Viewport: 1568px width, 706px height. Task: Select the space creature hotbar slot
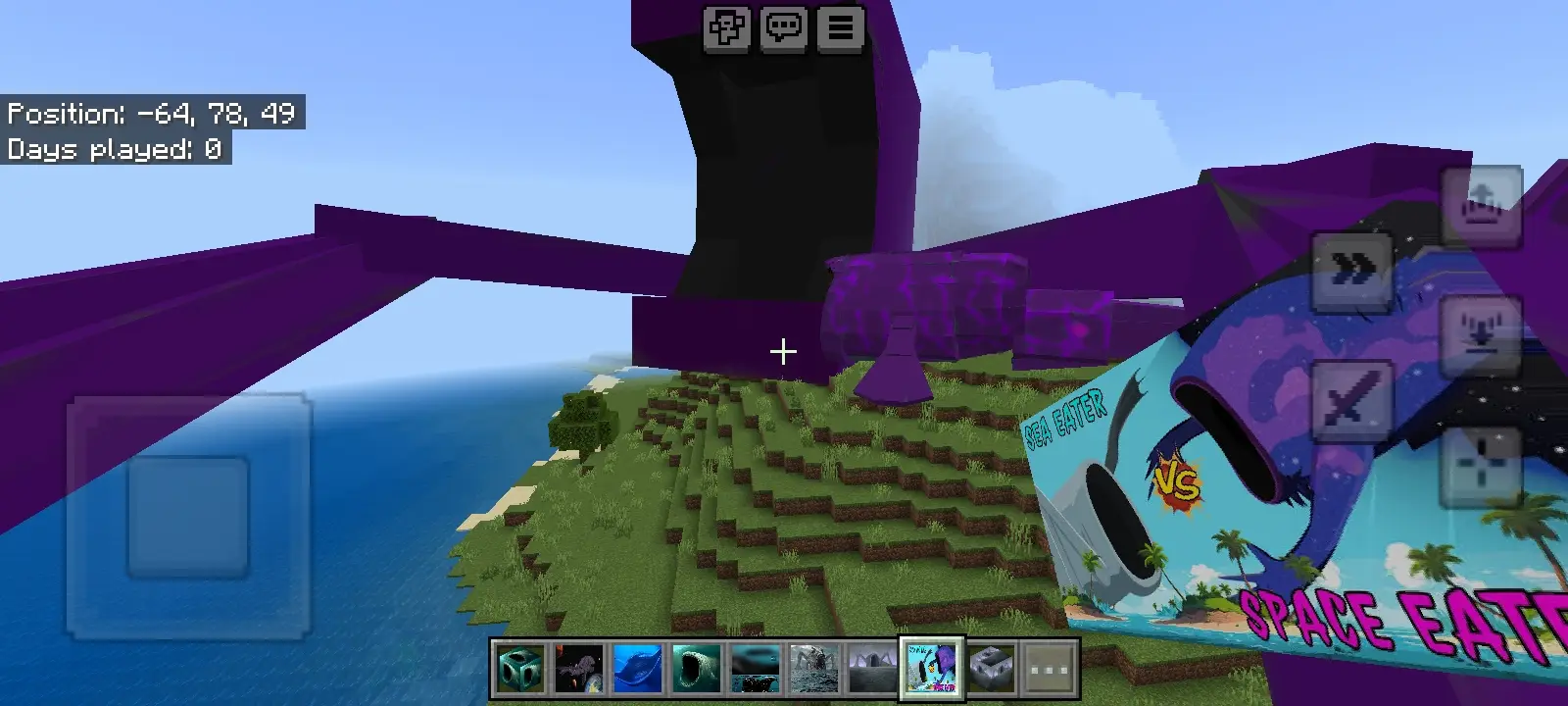(579, 669)
